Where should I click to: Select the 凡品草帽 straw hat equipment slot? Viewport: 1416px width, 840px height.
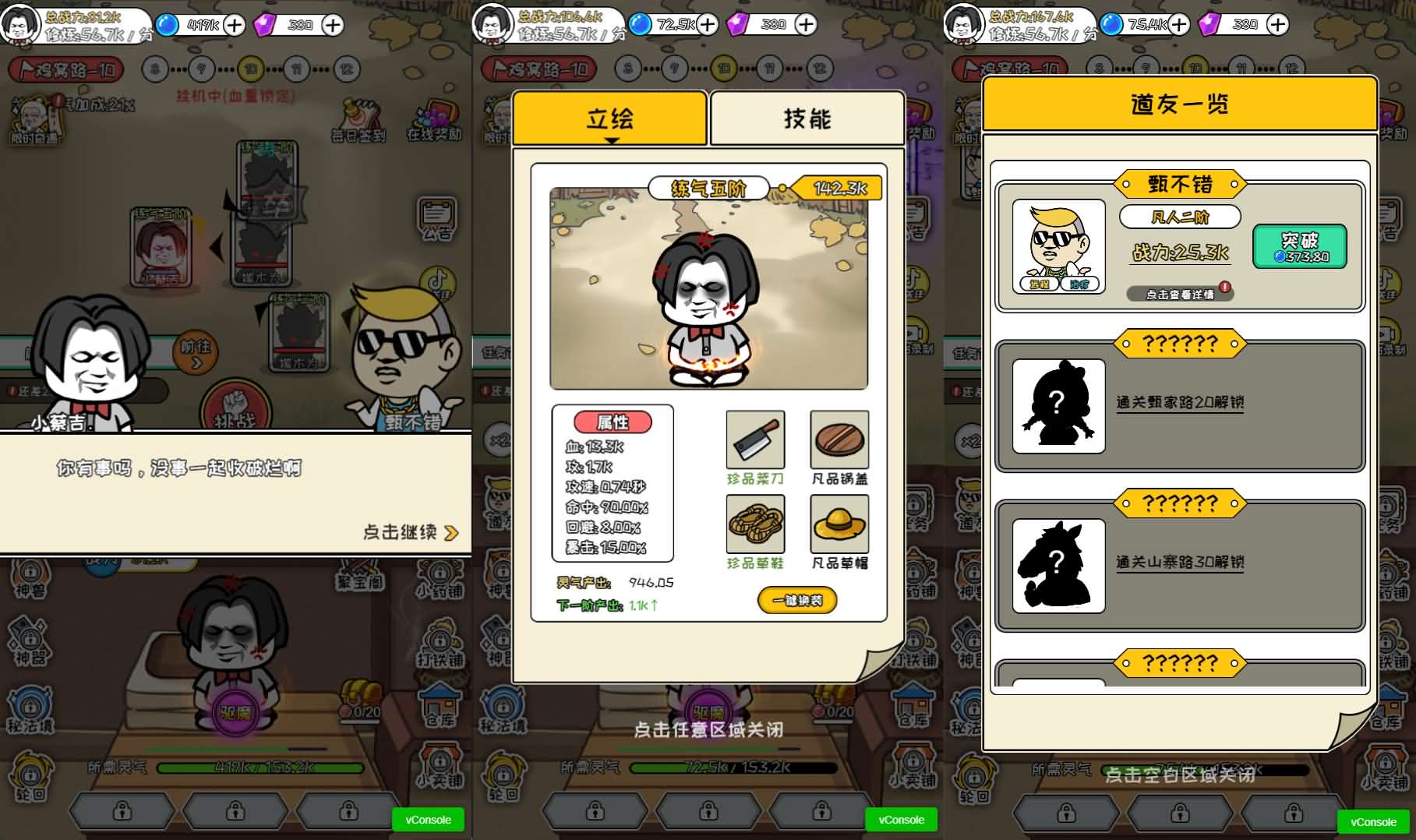[x=839, y=525]
